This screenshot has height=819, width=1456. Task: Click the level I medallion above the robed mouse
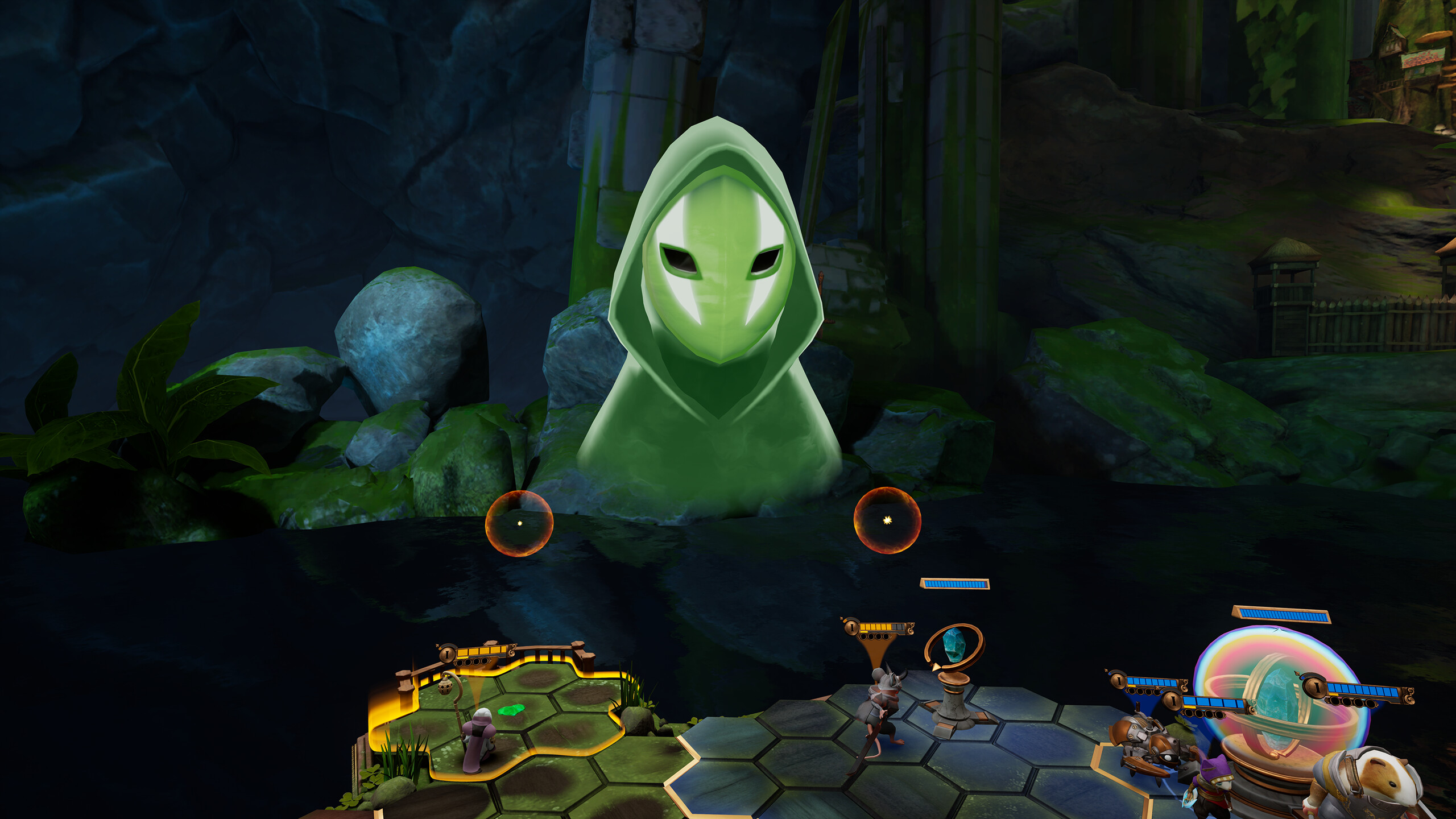(447, 654)
